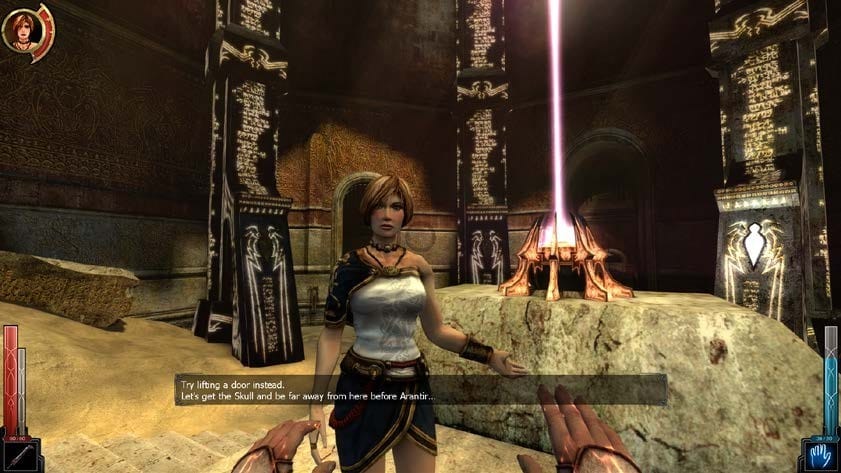Select the equipped weapon slot icon
This screenshot has width=841, height=473.
click(x=19, y=454)
